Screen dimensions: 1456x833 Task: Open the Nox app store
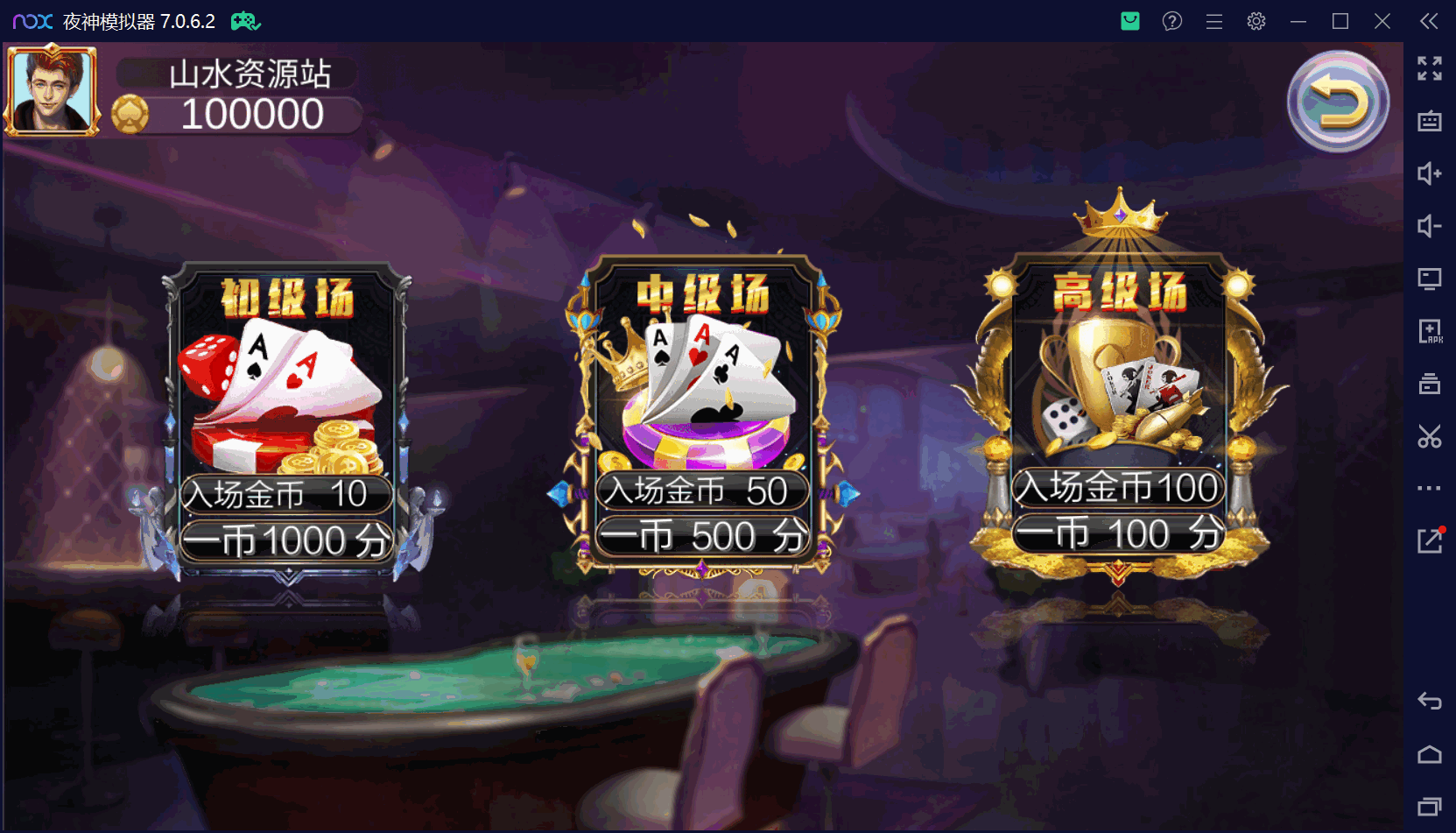tap(1129, 20)
